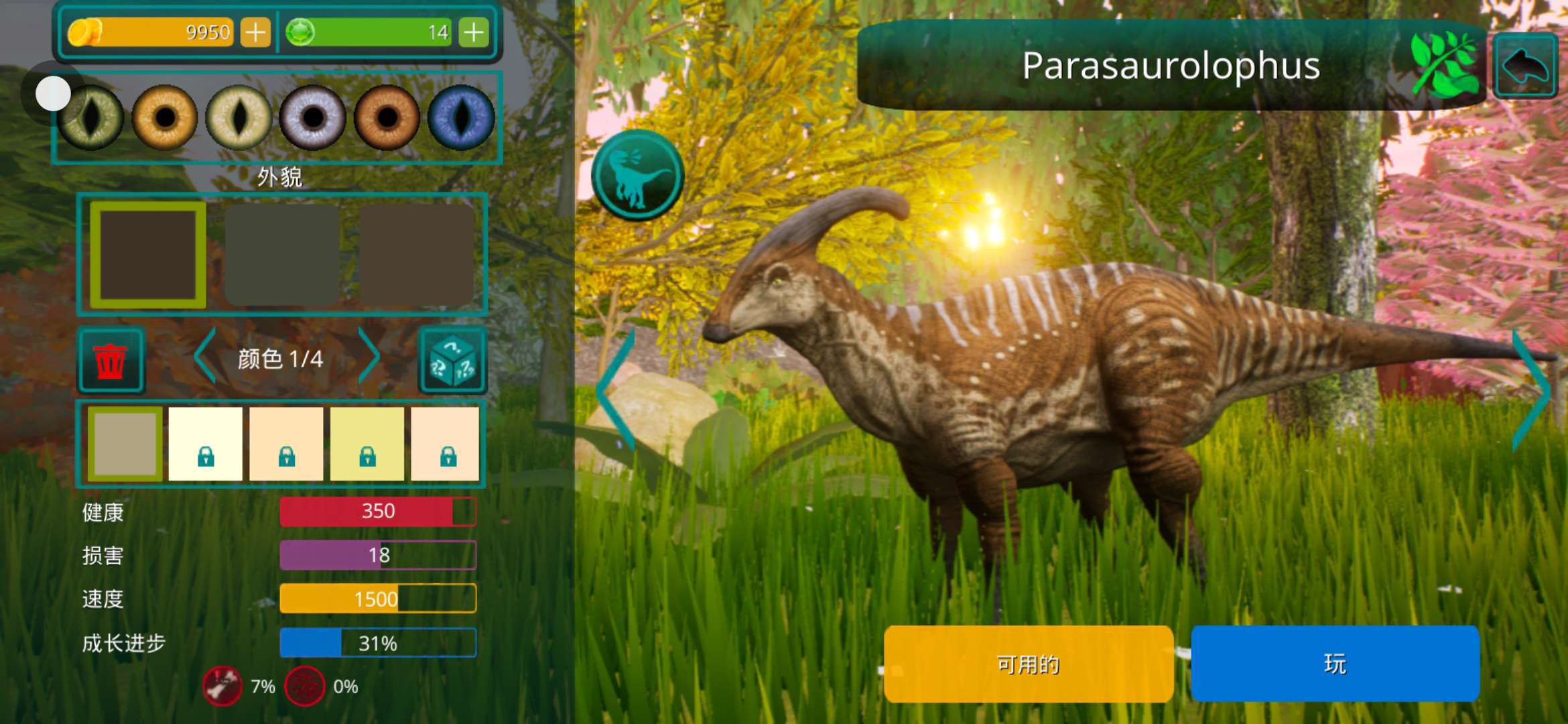
Task: Pick the grey-violet round-pupil eye
Action: click(x=313, y=118)
